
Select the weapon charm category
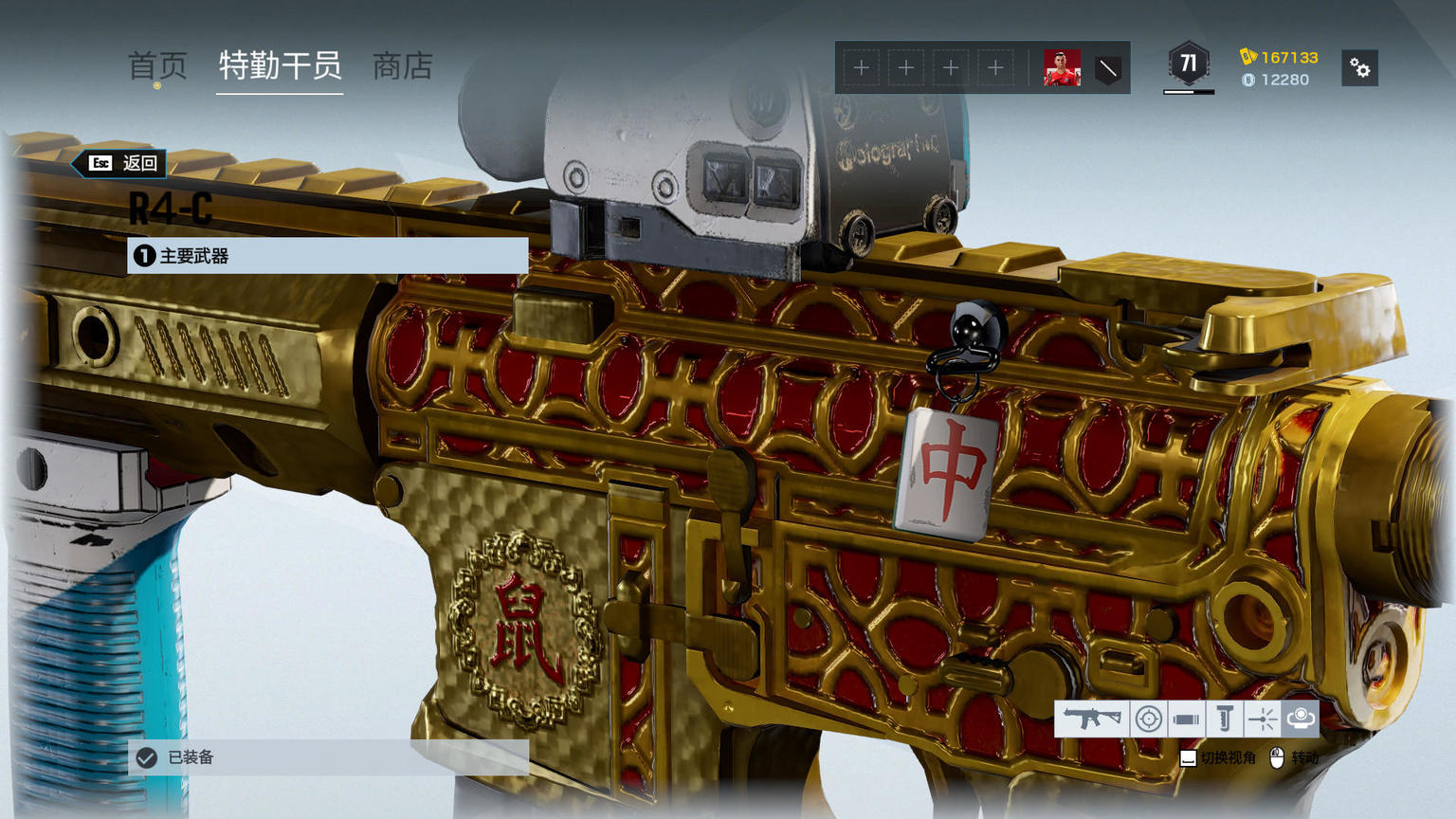point(1301,719)
